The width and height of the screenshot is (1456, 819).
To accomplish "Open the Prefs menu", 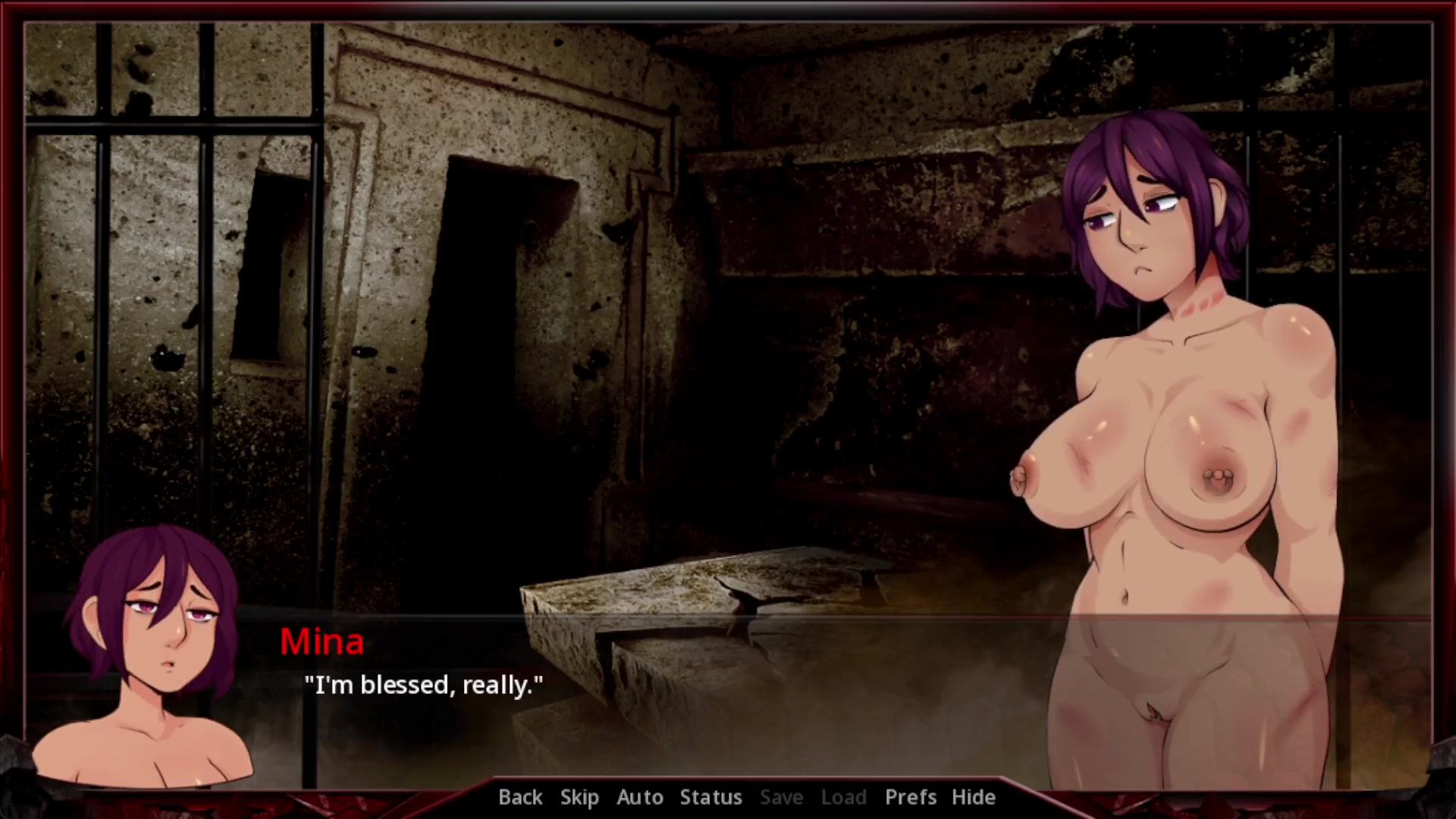I will [x=911, y=797].
